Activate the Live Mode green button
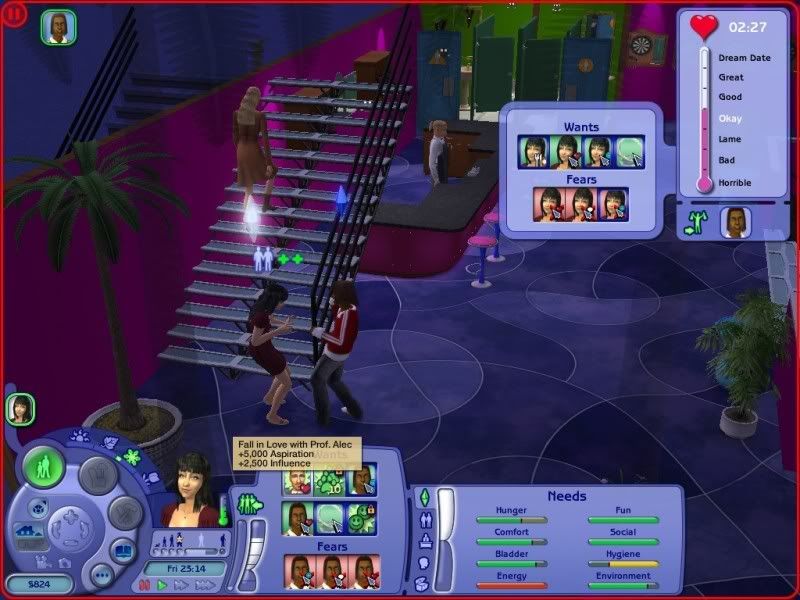 click(x=44, y=467)
